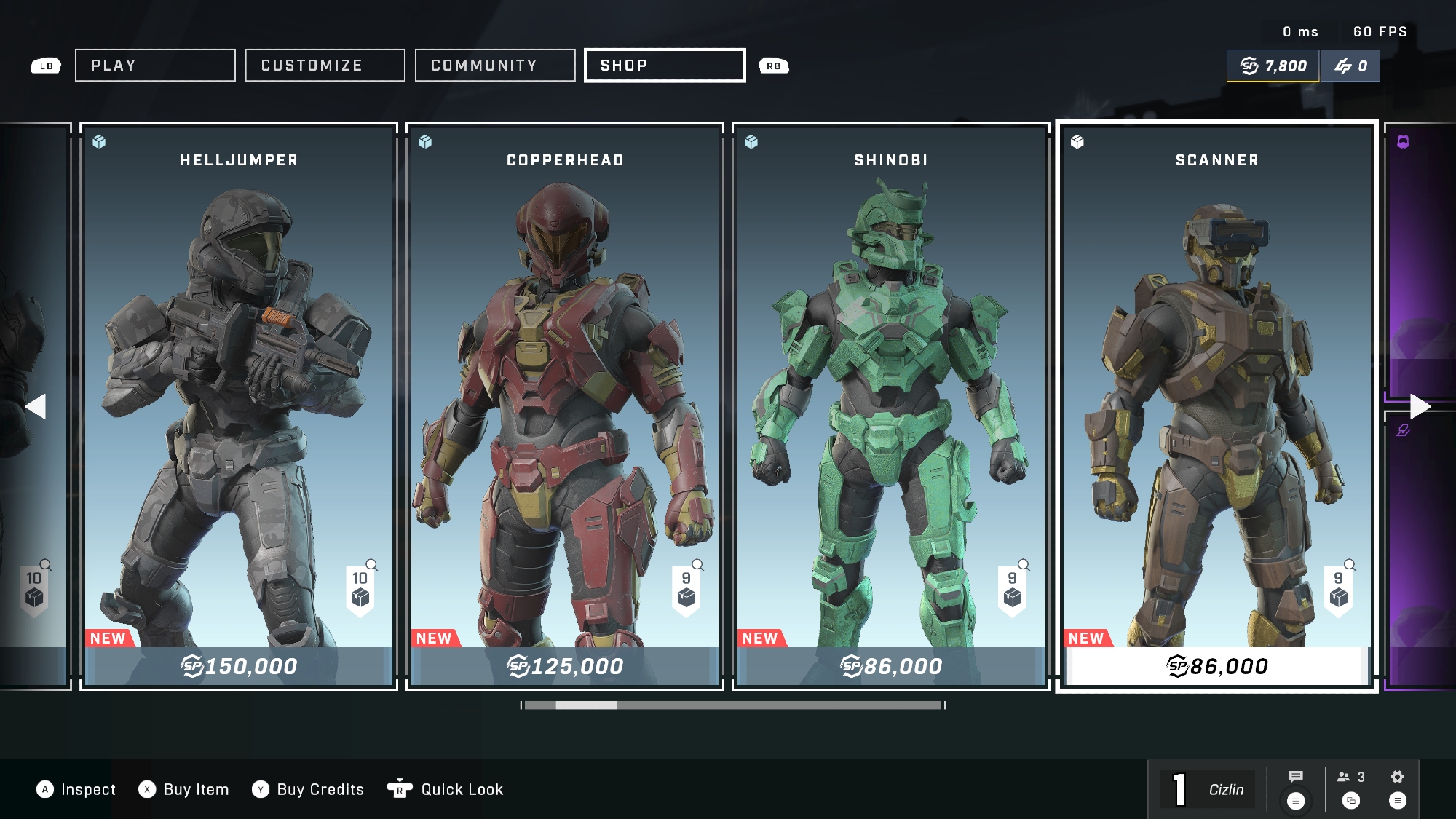Quick look at Helljumper's 10 items

coord(361,588)
